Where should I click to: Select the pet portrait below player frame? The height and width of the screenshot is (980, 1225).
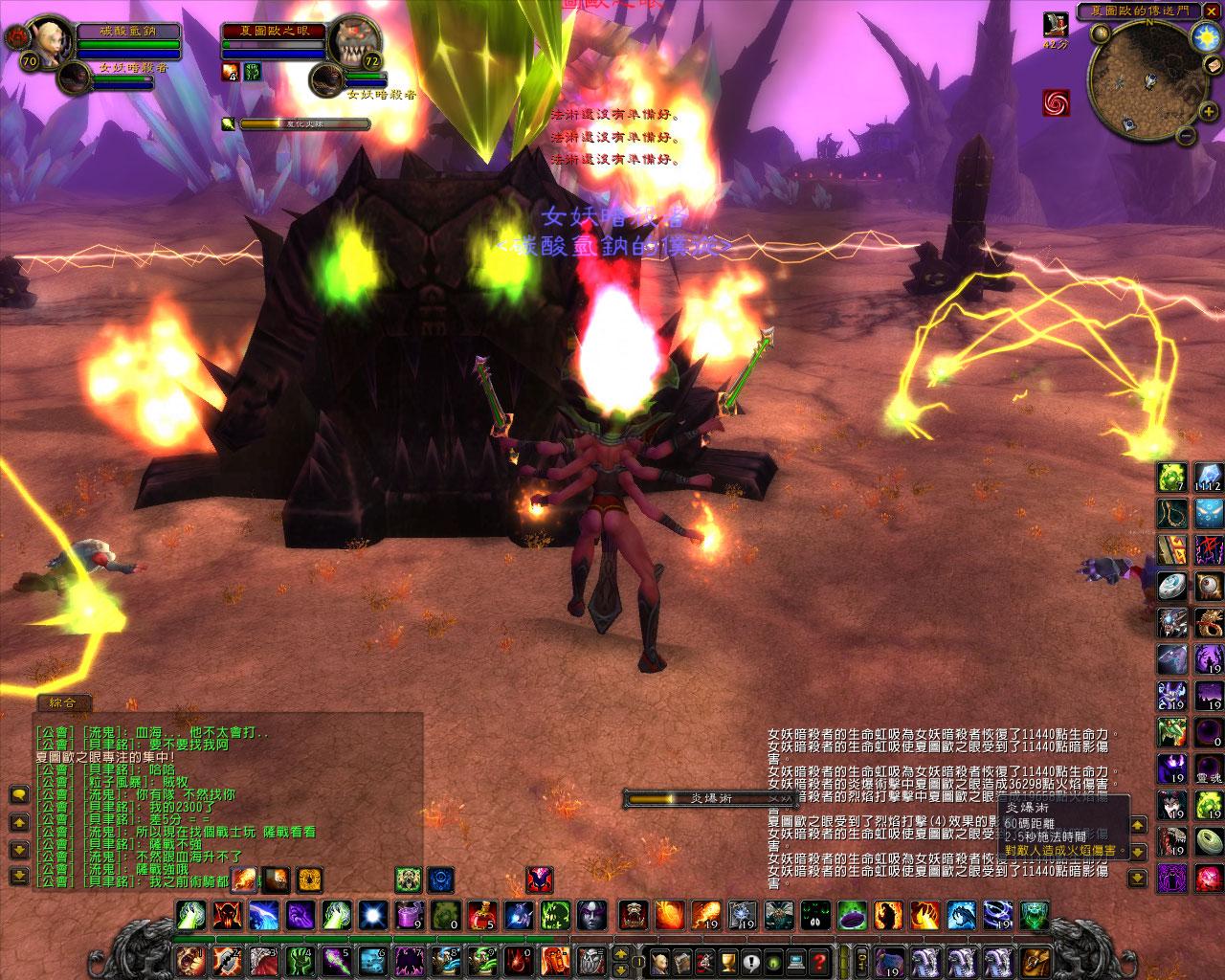[x=327, y=78]
